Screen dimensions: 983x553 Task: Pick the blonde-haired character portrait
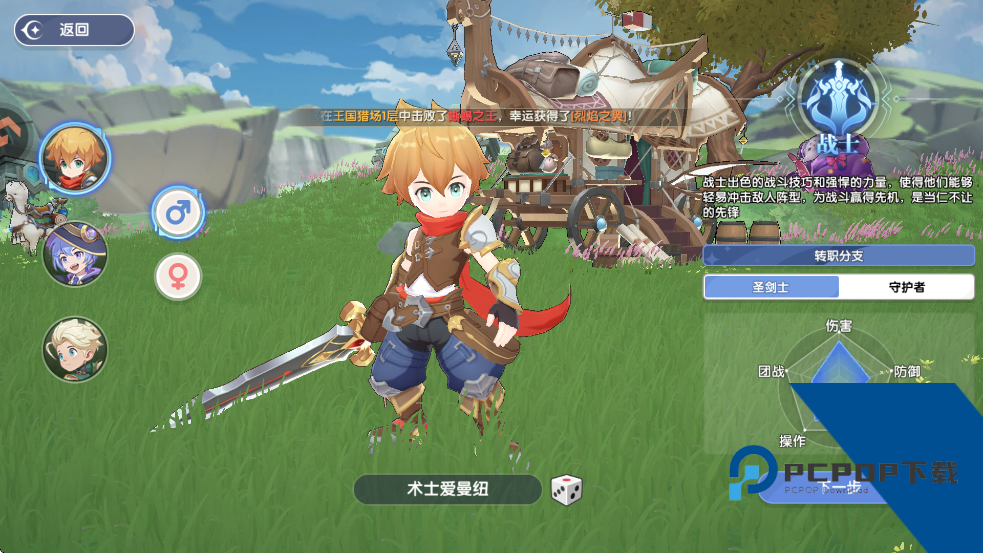click(x=75, y=349)
